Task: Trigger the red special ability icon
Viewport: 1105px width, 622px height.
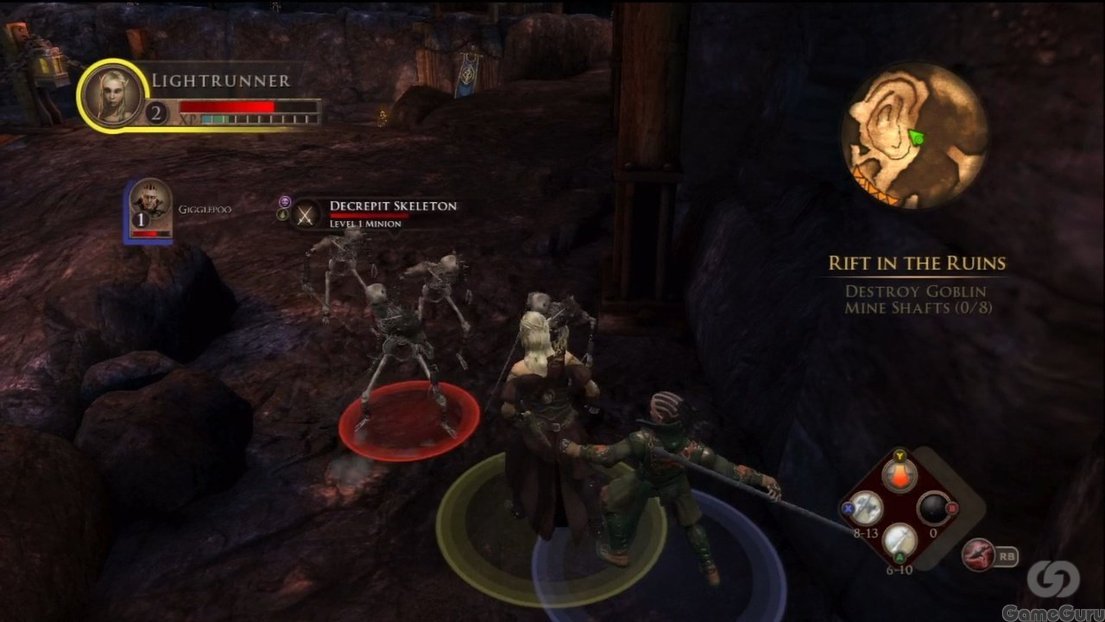Action: (x=978, y=554)
